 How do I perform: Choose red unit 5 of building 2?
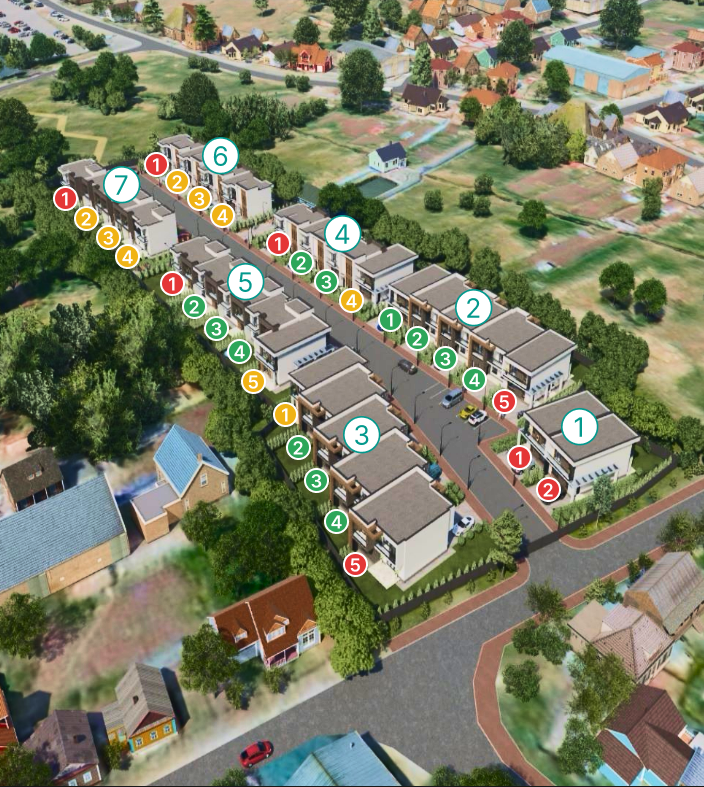click(x=504, y=402)
